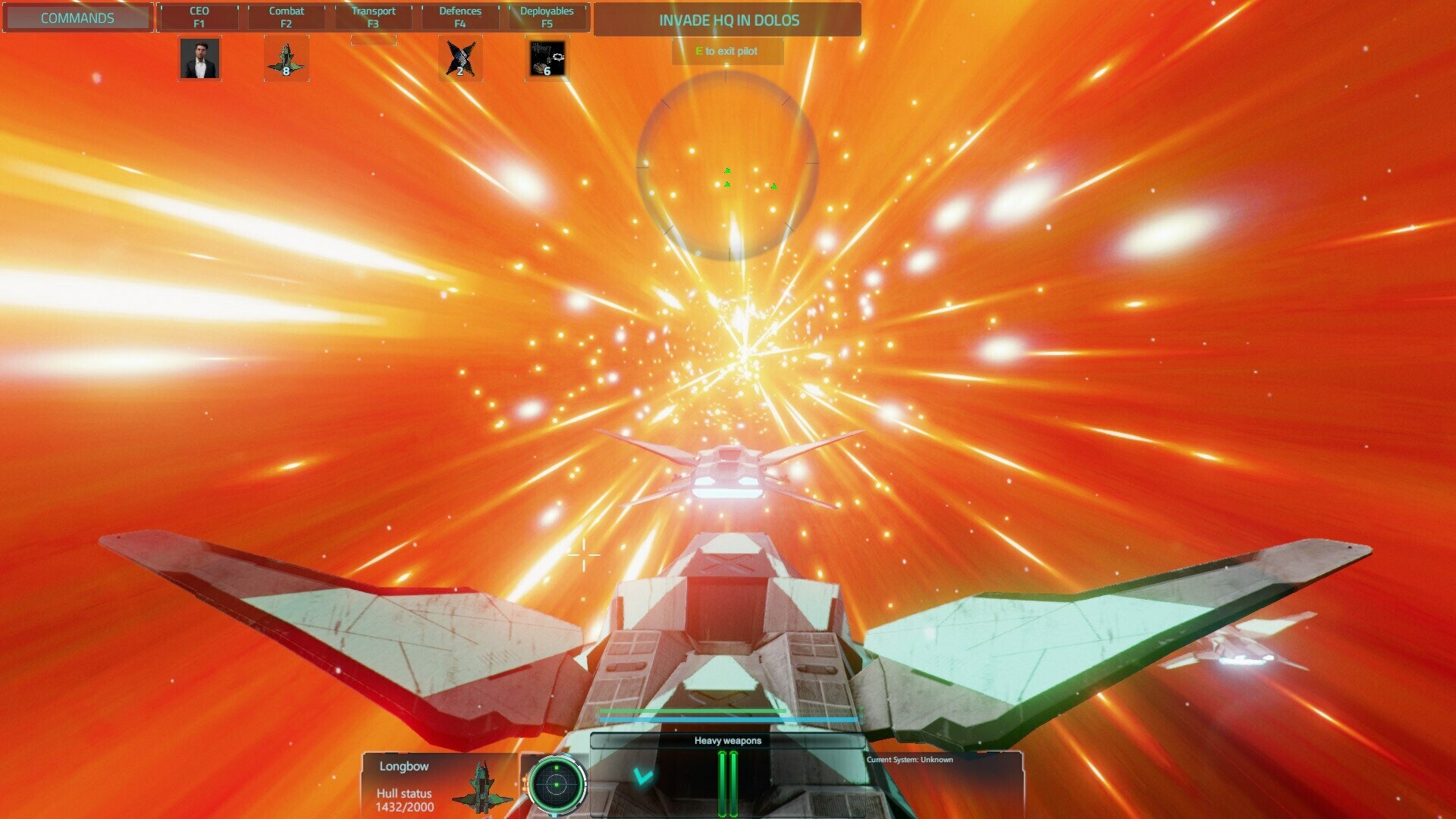Expand the COMMANDS menu

(77, 17)
